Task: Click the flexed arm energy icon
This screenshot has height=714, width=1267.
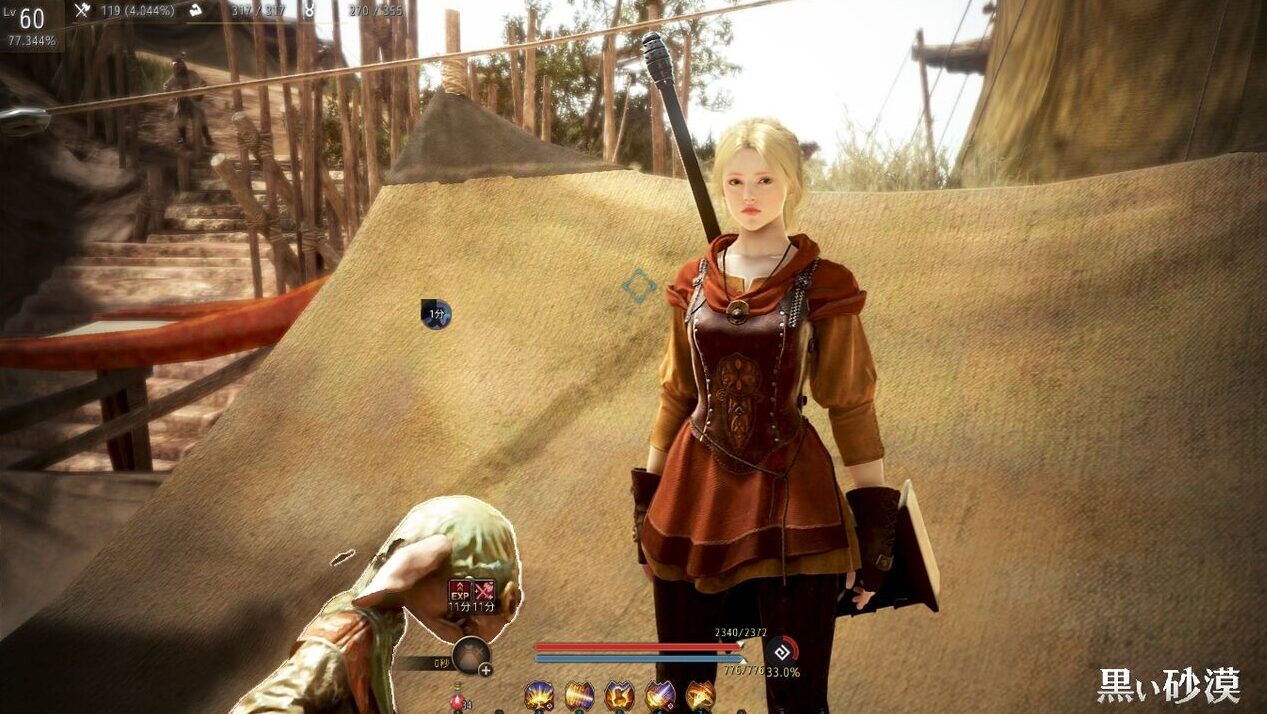Action: click(197, 10)
